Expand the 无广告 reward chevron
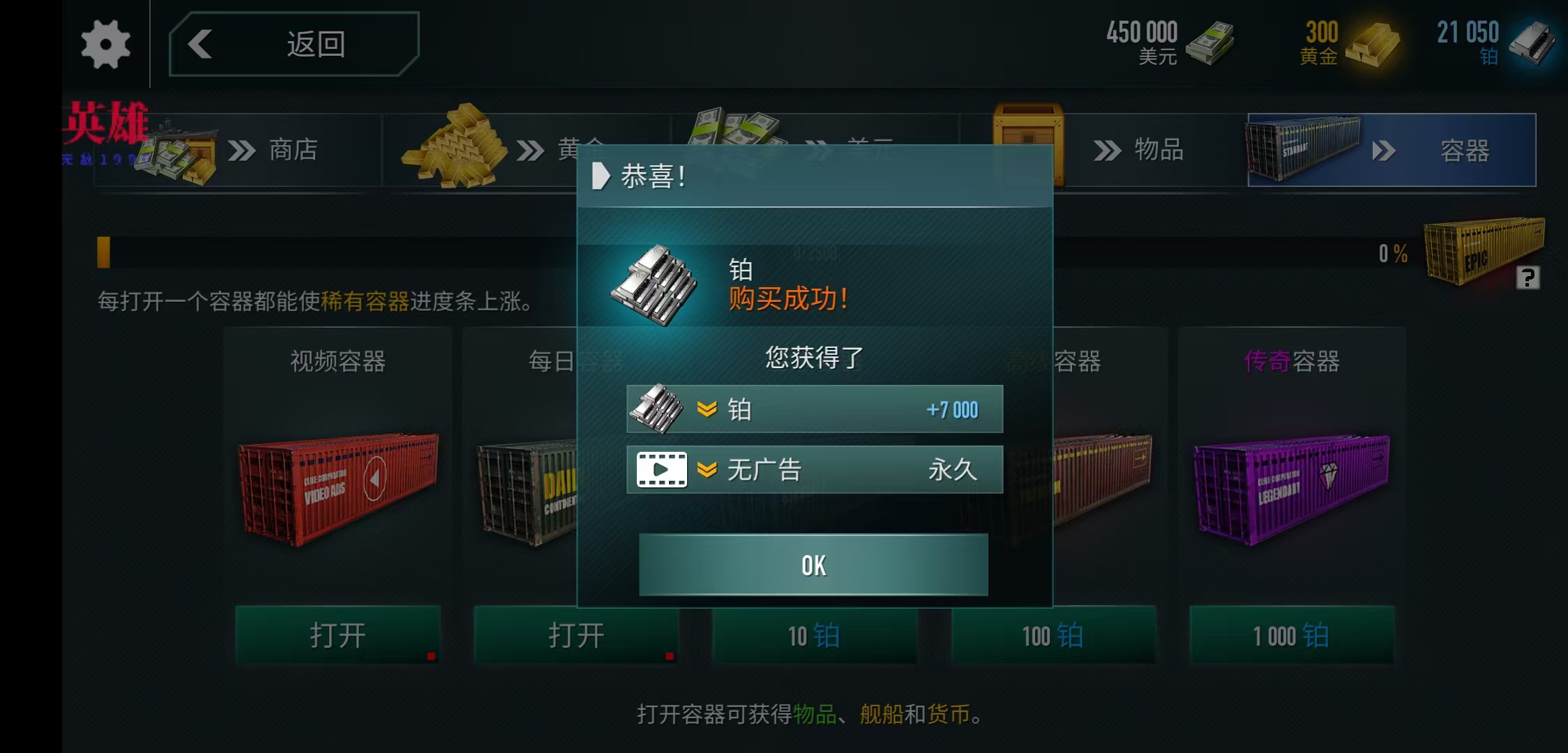Screen dimensions: 1568x753 click(x=706, y=469)
